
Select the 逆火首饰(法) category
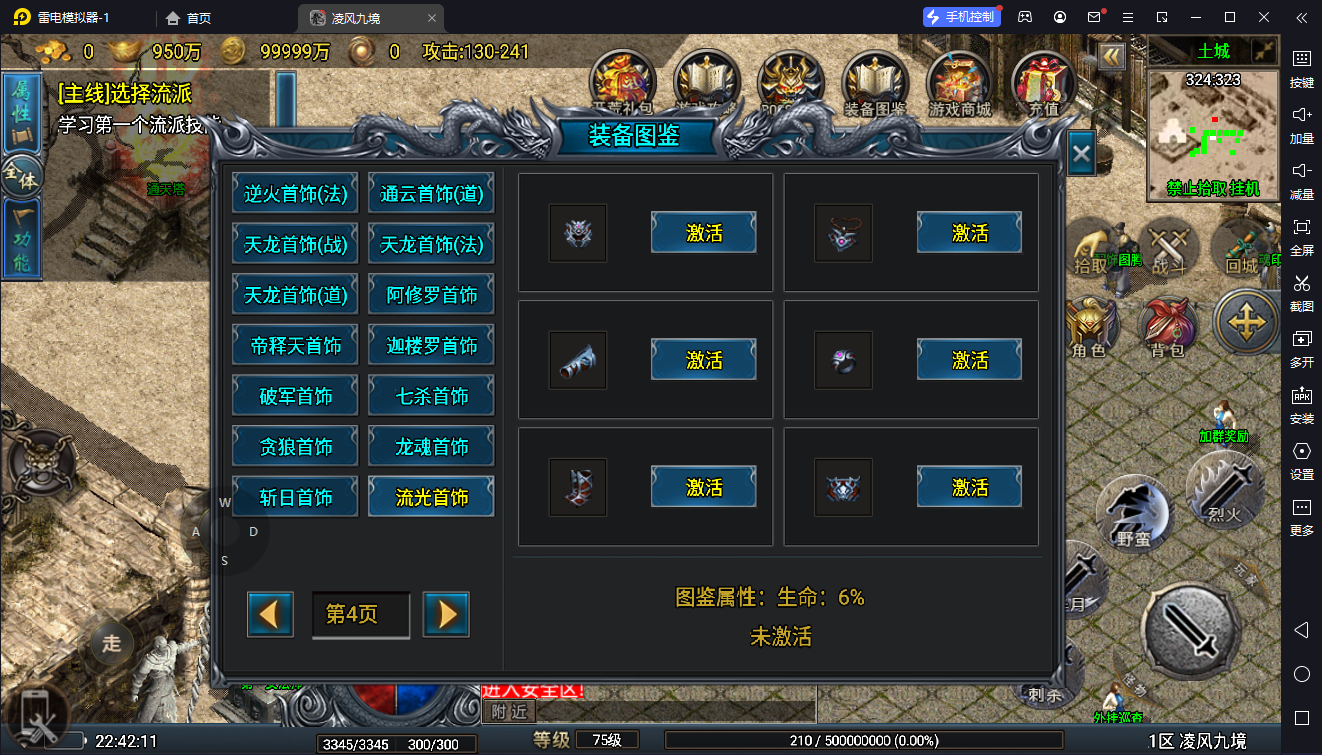pyautogui.click(x=296, y=194)
